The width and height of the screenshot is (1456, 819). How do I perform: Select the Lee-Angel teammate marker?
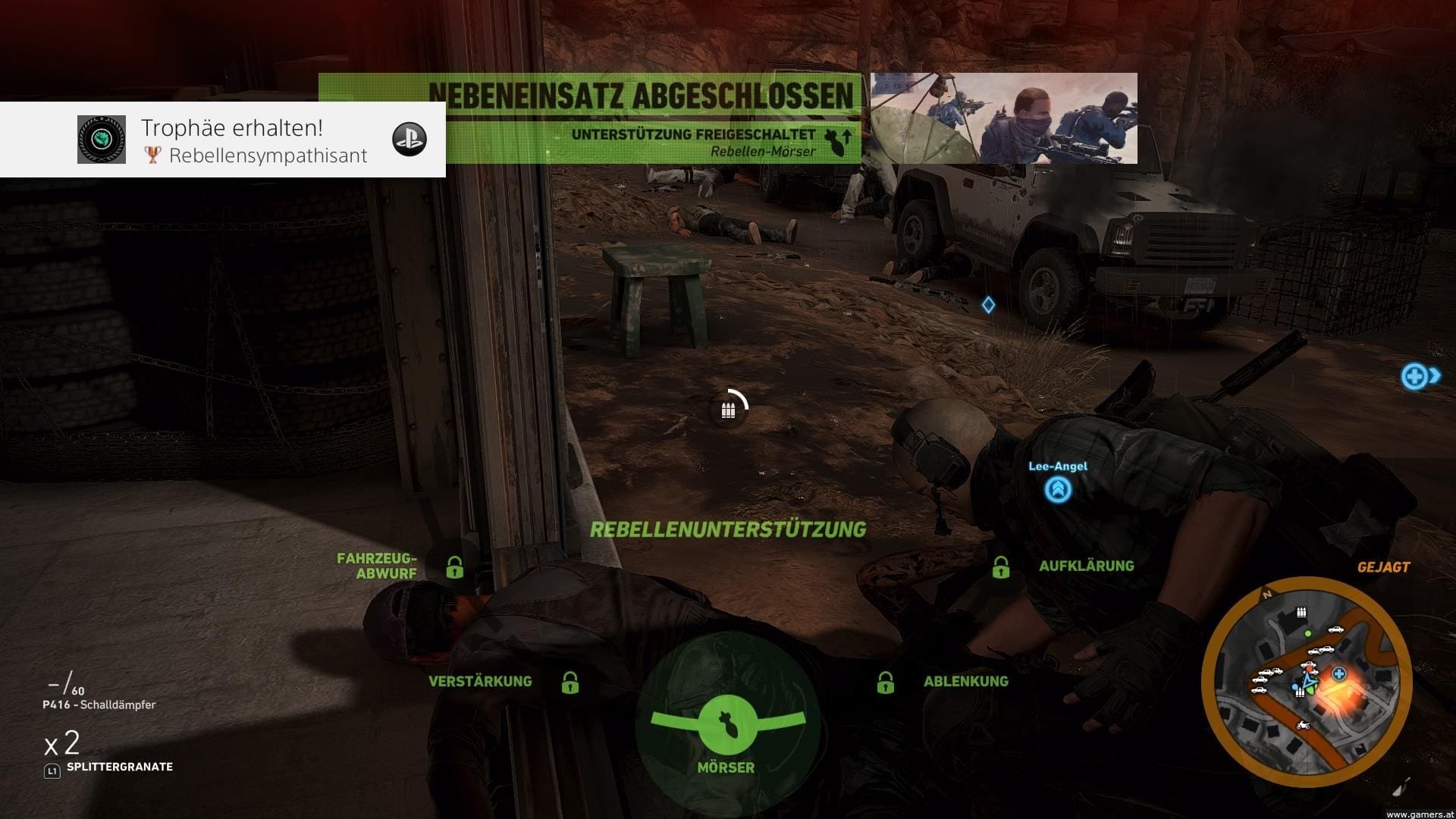pyautogui.click(x=1058, y=488)
